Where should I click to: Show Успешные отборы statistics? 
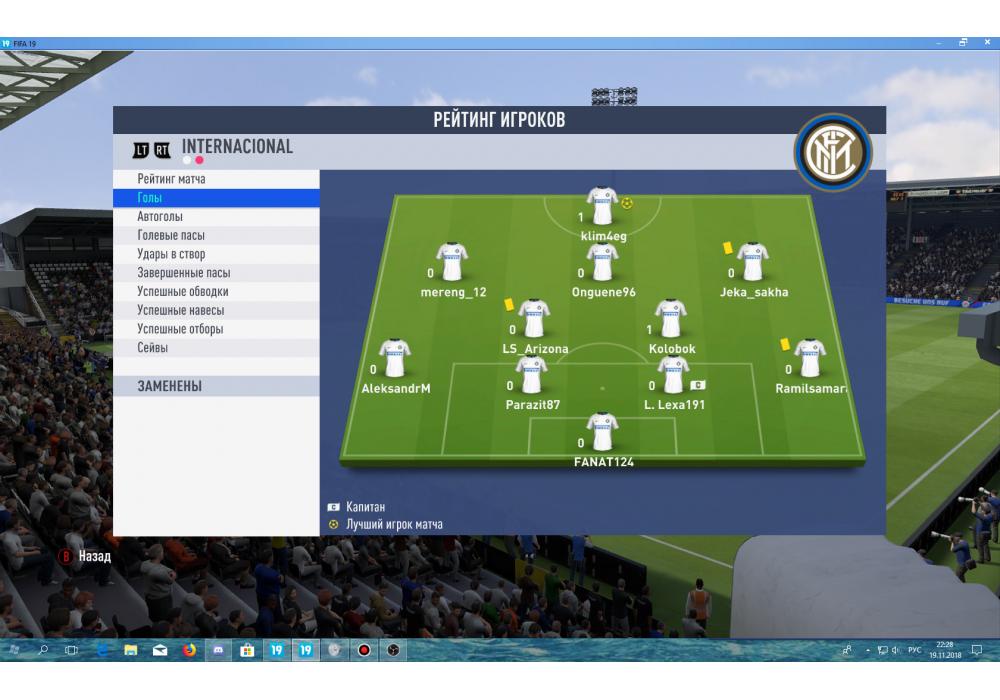click(180, 329)
